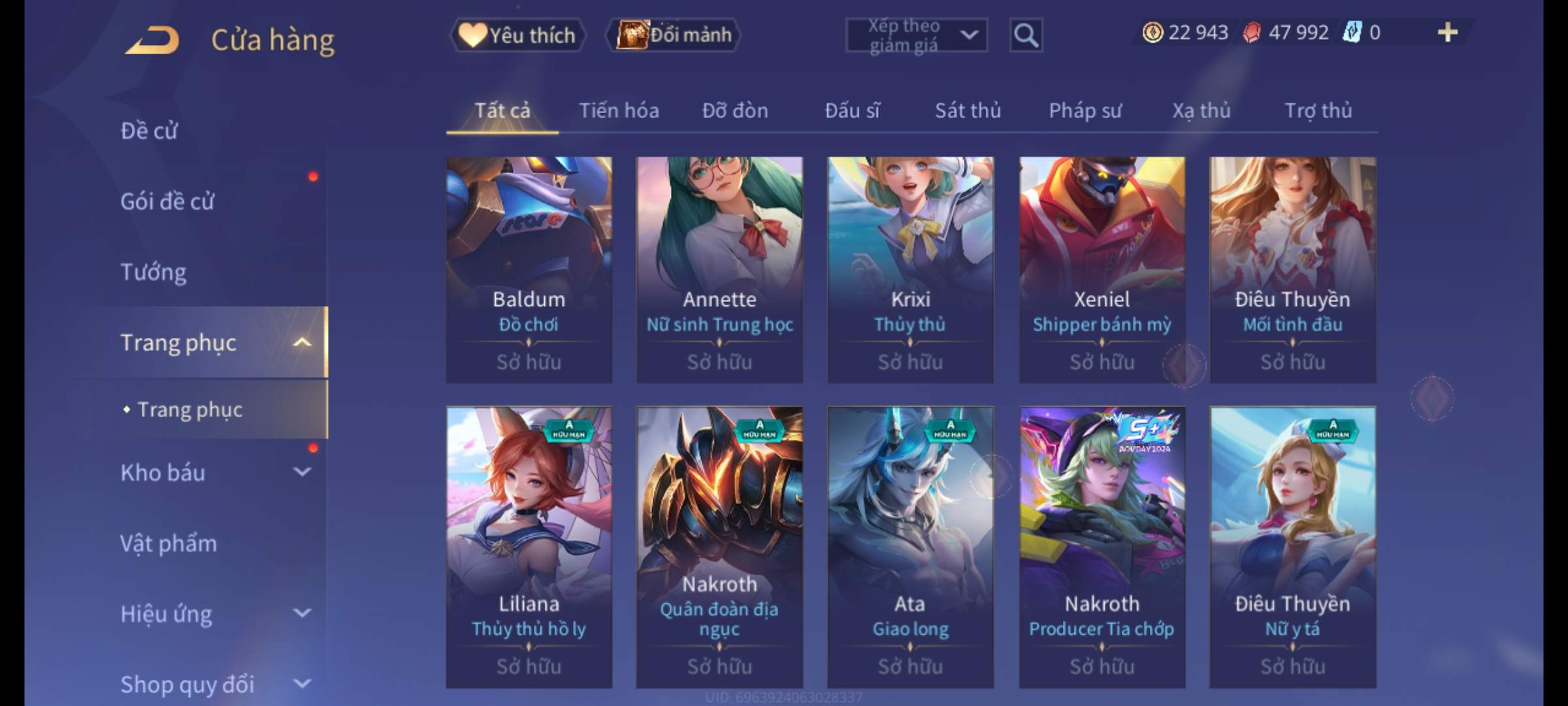
Task: Select the Liliana Thủy thủ hồ ly card
Action: (529, 546)
